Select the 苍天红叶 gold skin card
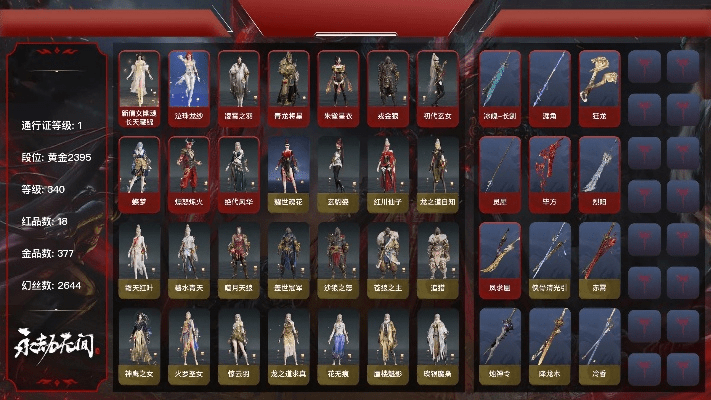Image resolution: width=711 pixels, height=400 pixels. 138,258
